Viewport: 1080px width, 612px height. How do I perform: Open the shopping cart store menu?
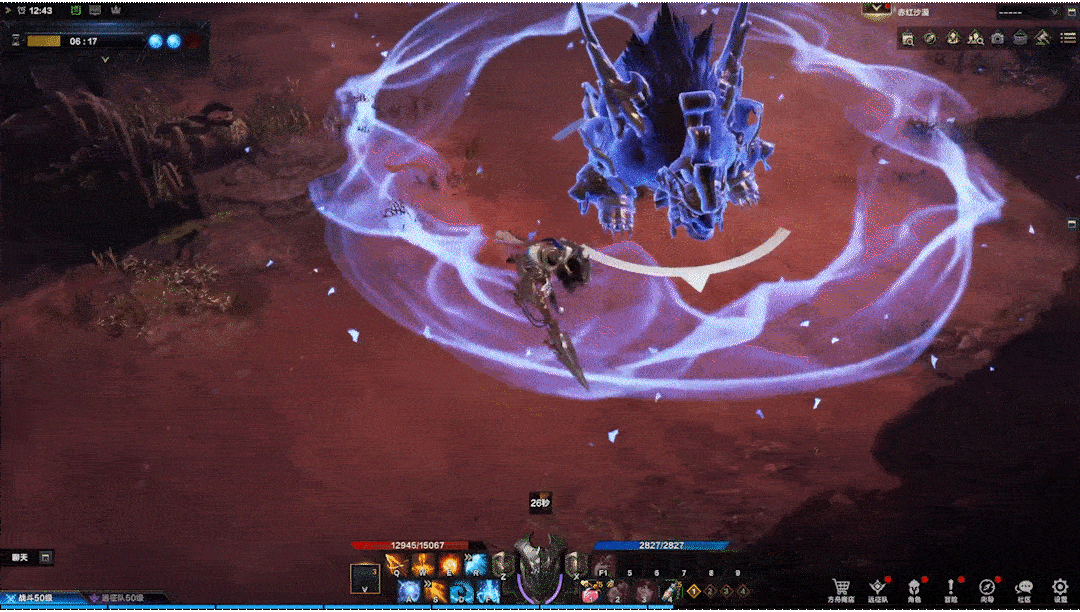point(842,587)
